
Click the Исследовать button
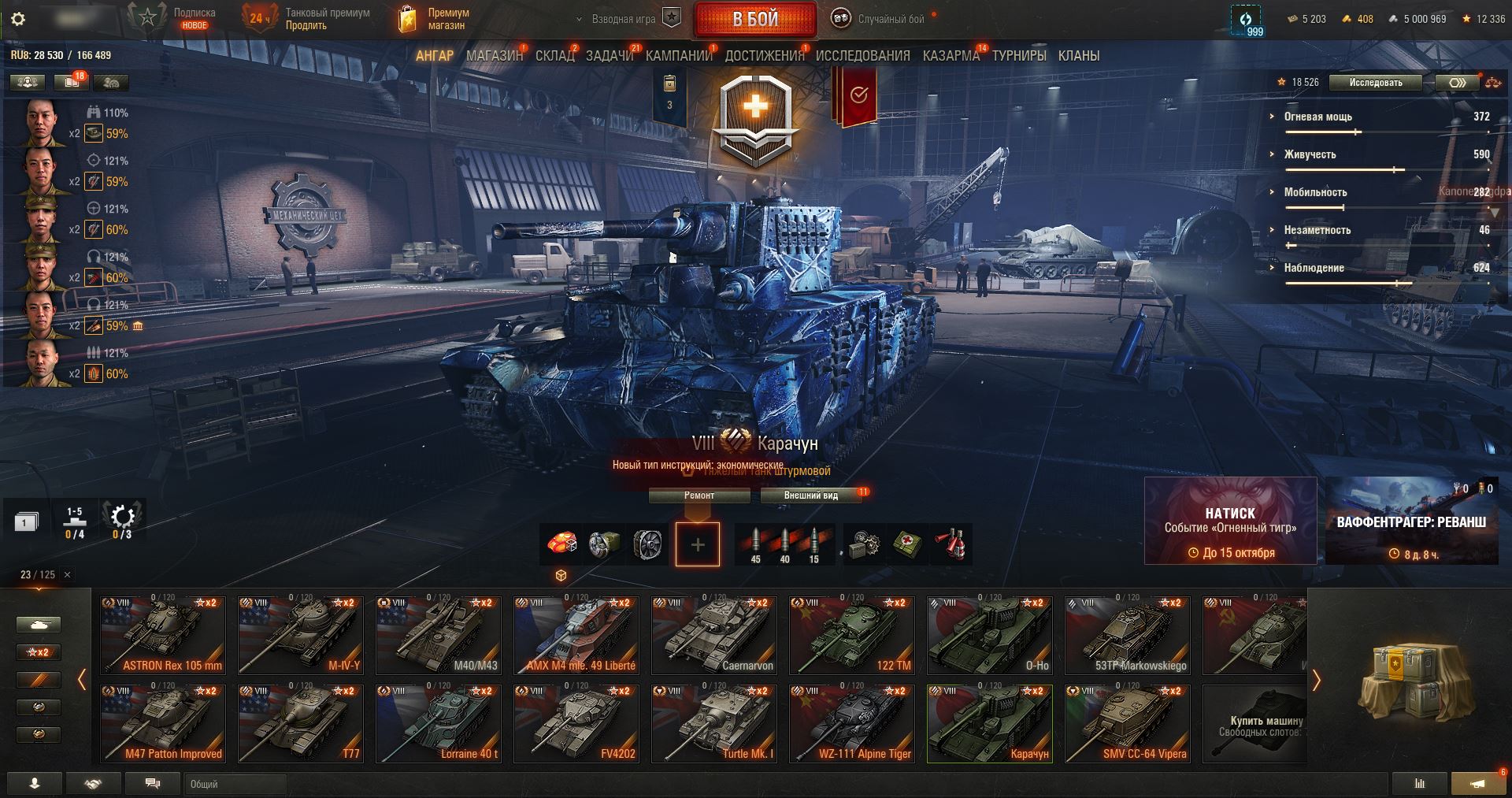tap(1375, 83)
